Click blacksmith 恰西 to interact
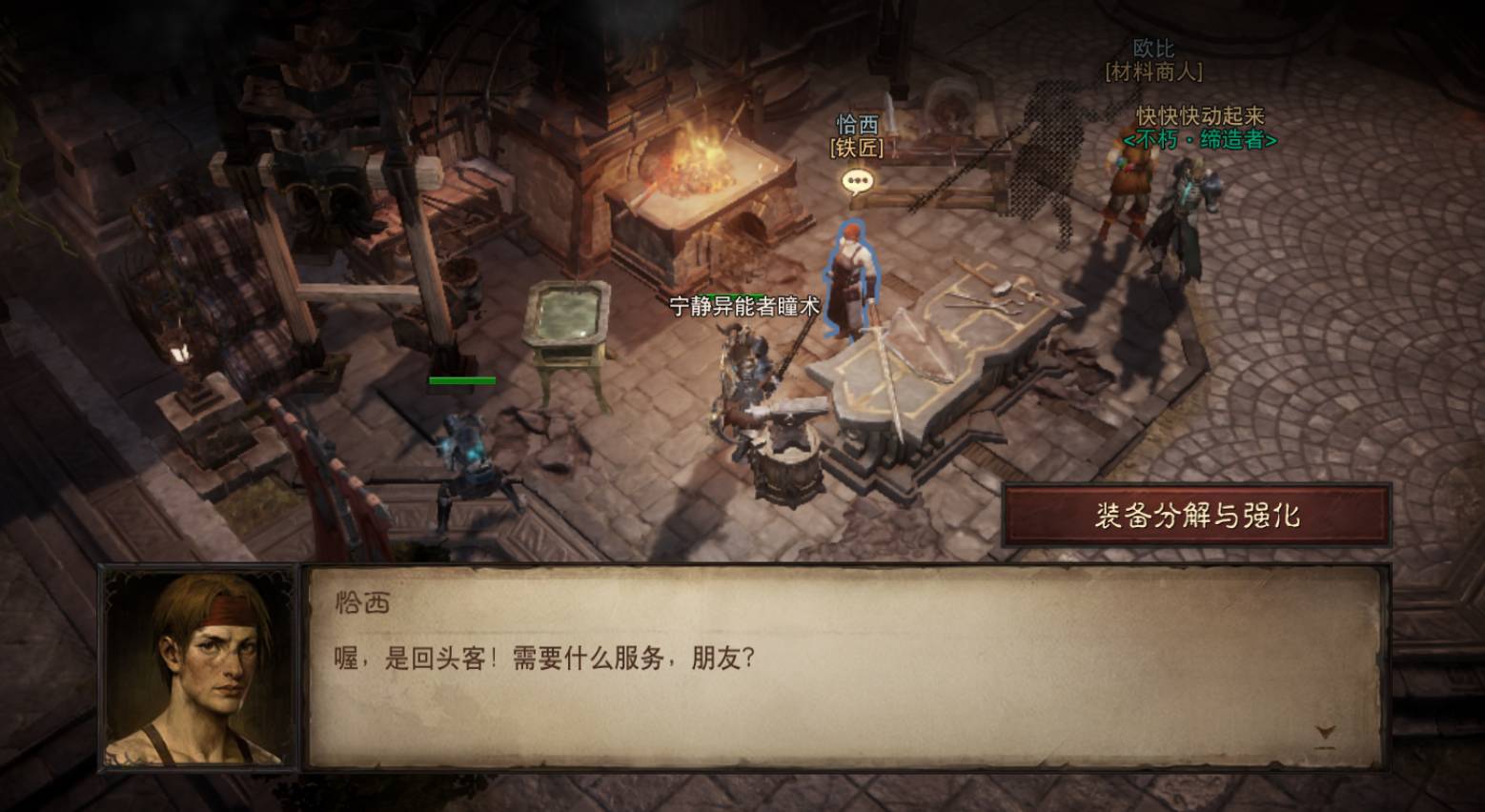The width and height of the screenshot is (1485, 812). (x=851, y=276)
